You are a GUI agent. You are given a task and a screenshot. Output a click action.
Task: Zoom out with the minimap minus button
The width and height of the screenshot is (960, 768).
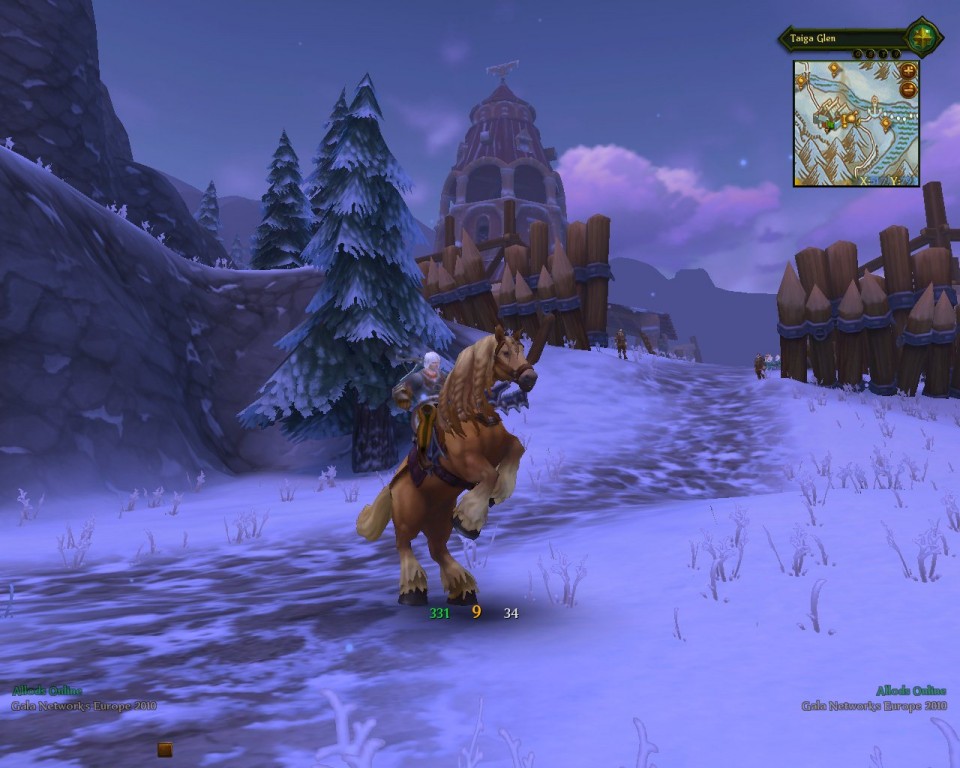[908, 89]
